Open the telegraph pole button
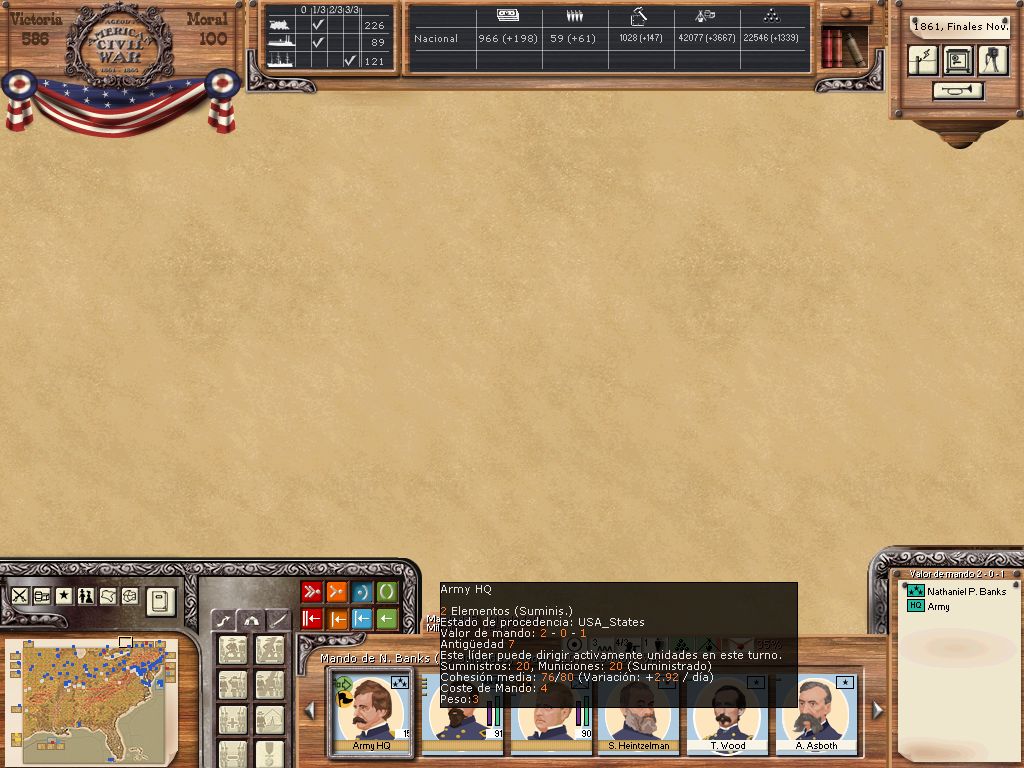1024x768 pixels. (924, 61)
